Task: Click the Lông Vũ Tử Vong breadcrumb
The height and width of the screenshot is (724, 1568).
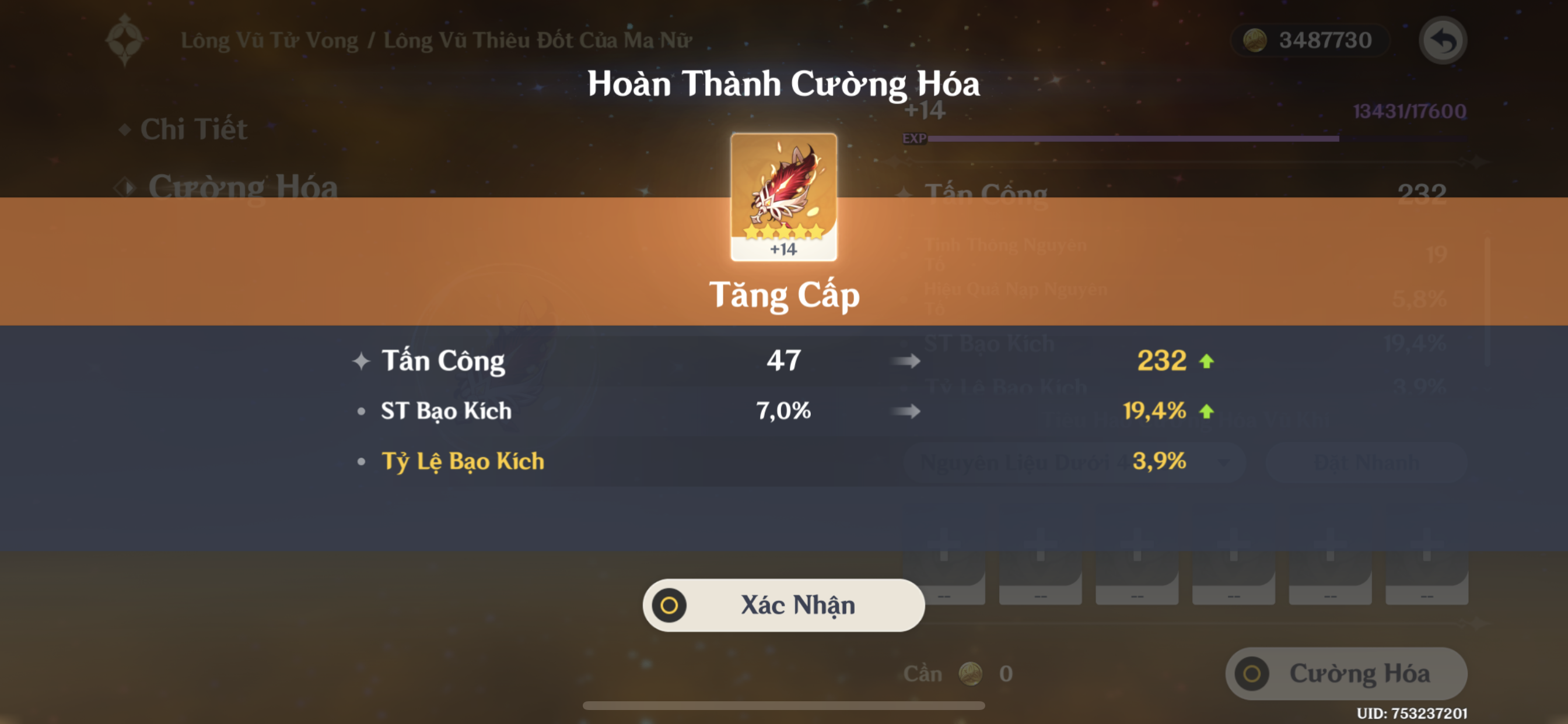Action: tap(269, 39)
